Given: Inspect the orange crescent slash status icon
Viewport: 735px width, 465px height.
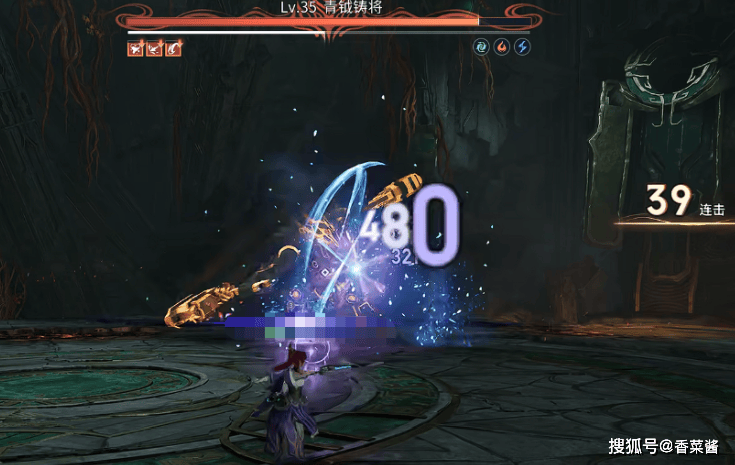Looking at the screenshot, I should coord(174,48).
